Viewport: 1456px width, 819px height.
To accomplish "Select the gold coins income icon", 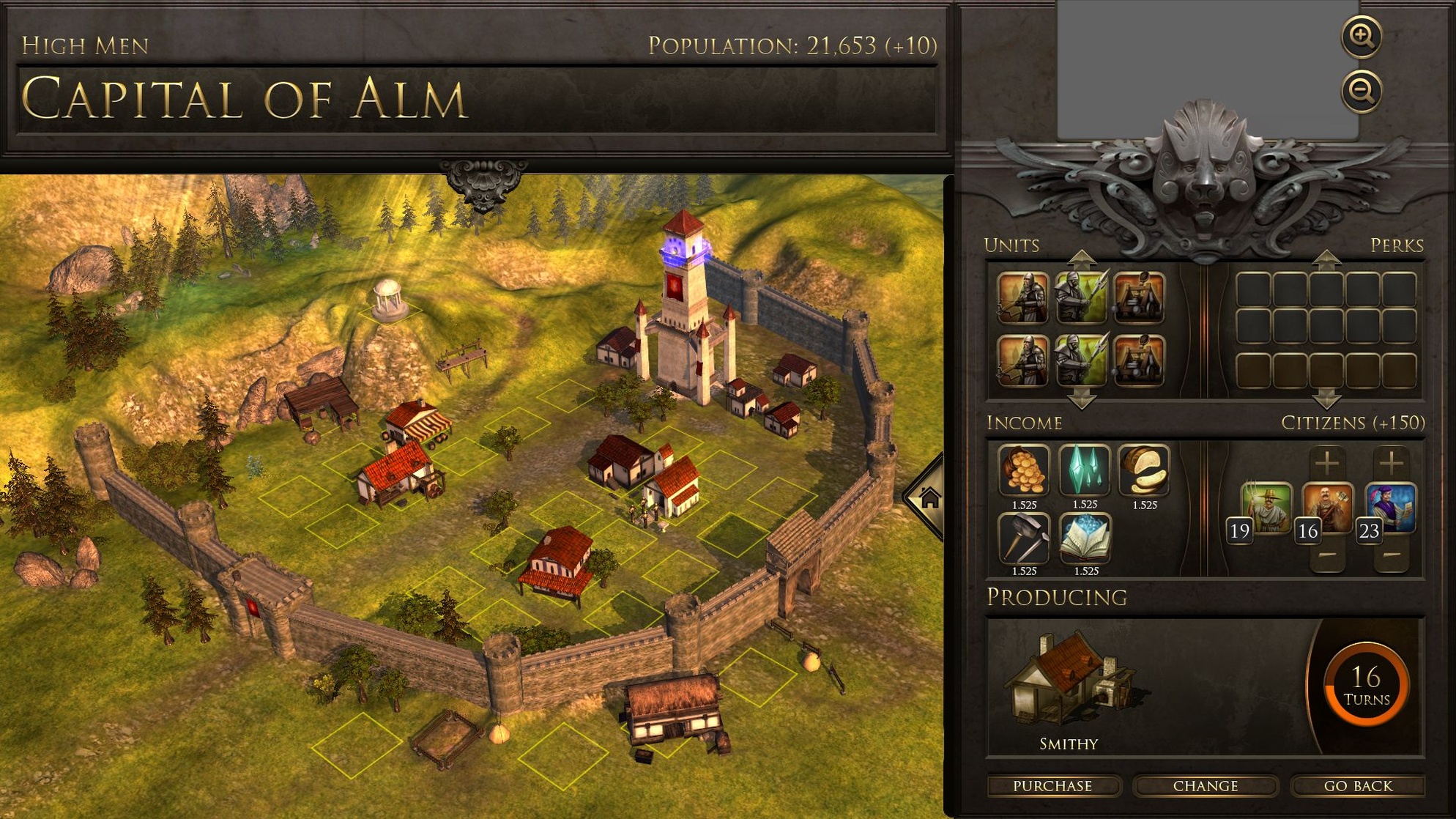I will tap(1024, 470).
